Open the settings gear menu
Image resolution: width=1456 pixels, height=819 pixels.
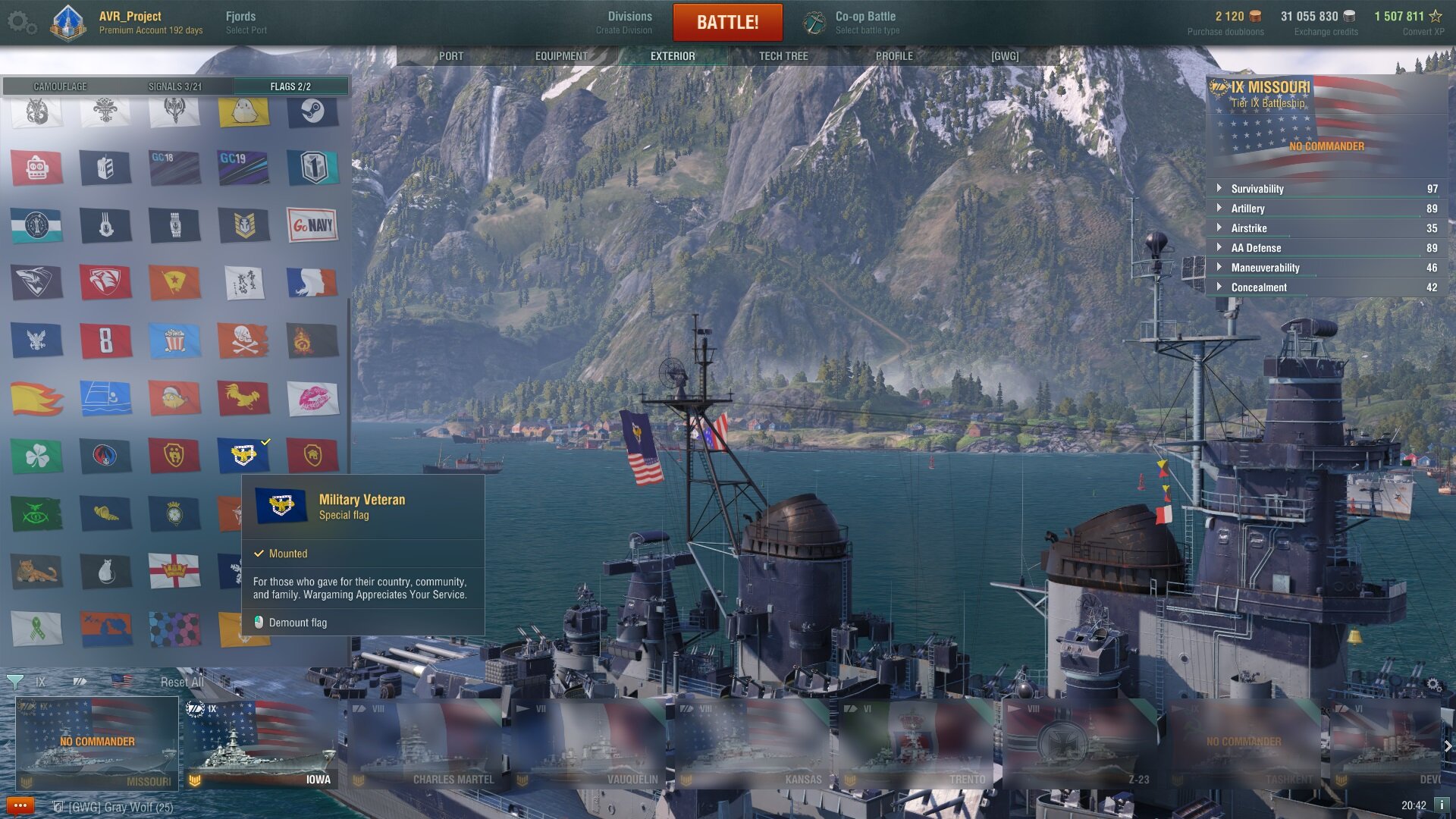point(20,22)
